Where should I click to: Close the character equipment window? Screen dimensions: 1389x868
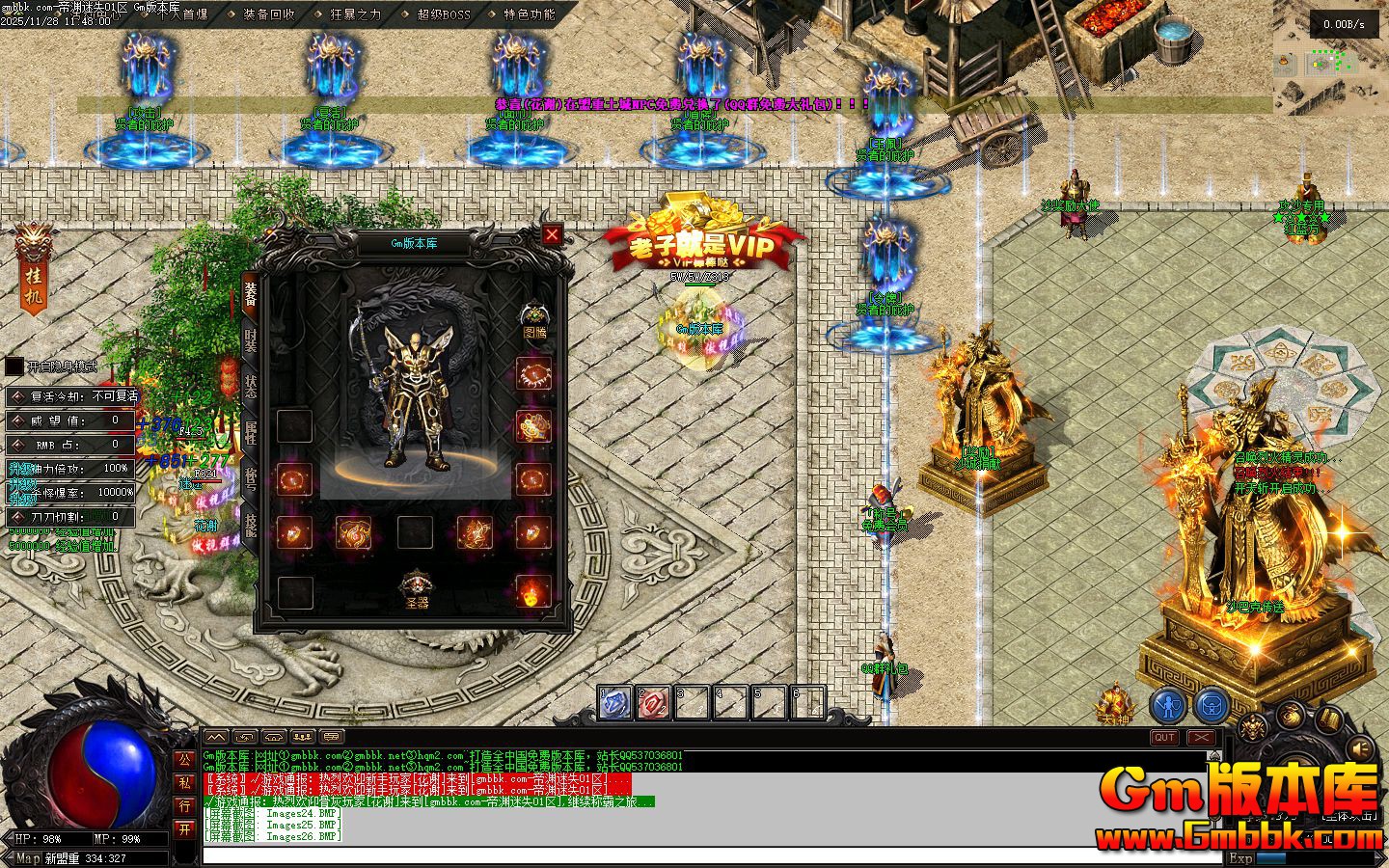[x=552, y=234]
